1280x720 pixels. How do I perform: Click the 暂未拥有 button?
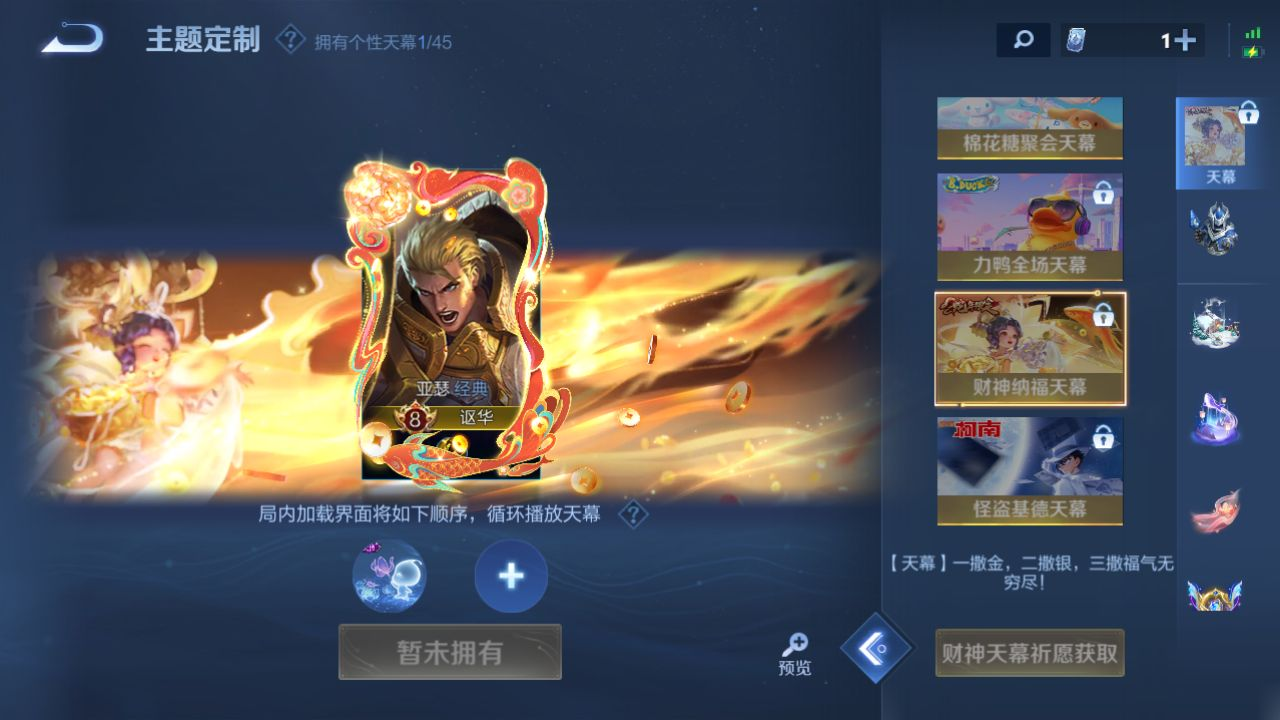pyautogui.click(x=450, y=652)
